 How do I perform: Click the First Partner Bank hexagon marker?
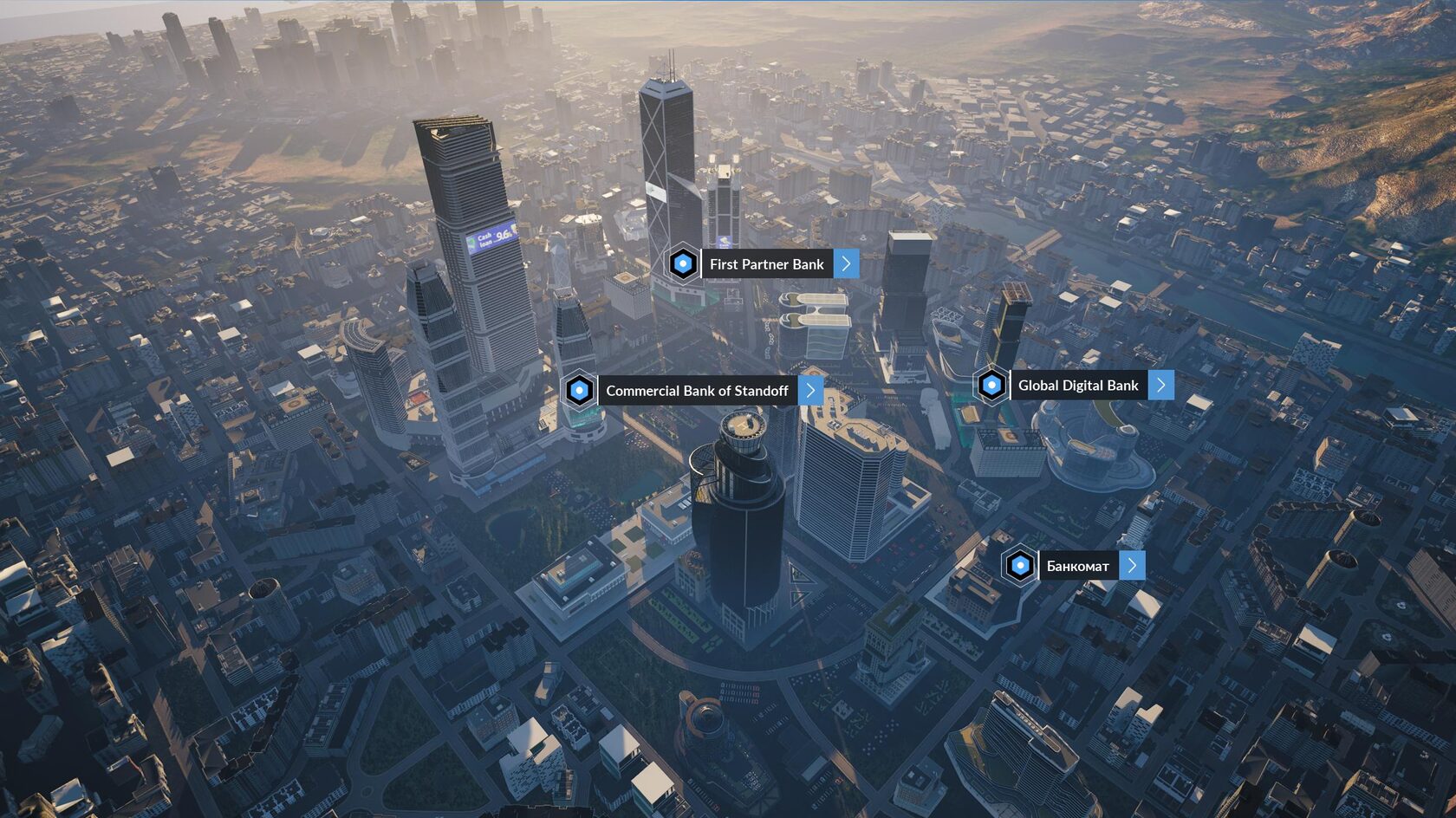[x=683, y=264]
